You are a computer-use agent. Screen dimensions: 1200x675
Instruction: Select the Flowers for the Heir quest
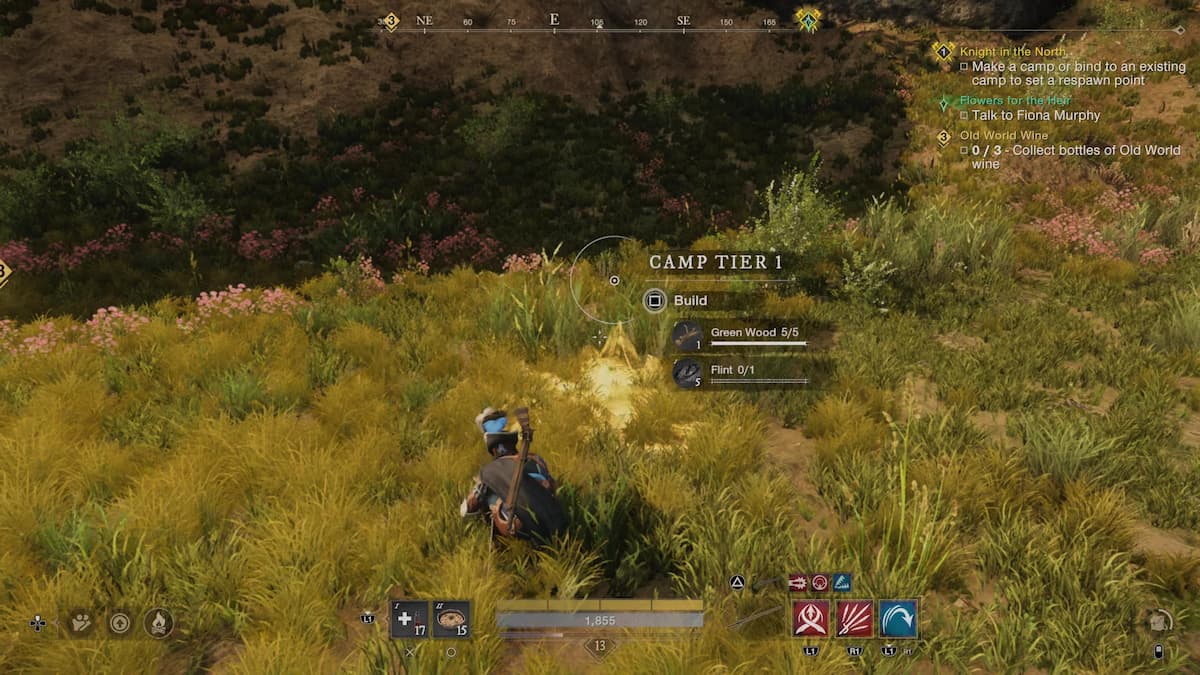pyautogui.click(x=1015, y=100)
